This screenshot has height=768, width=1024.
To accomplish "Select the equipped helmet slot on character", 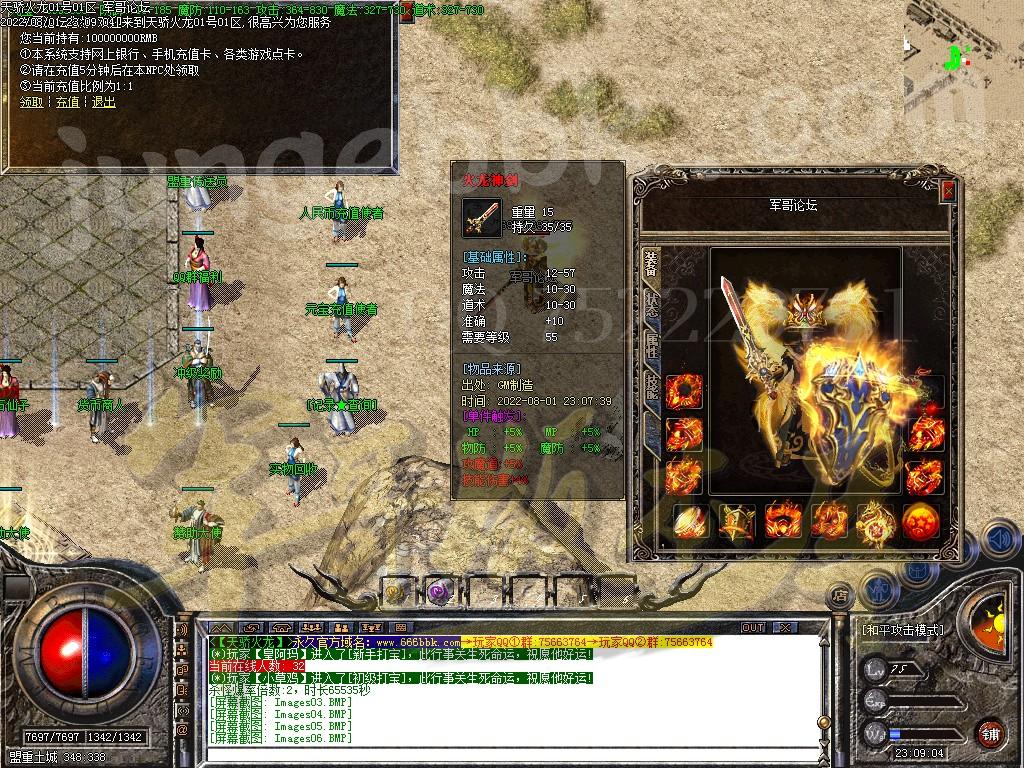I will 799,313.
